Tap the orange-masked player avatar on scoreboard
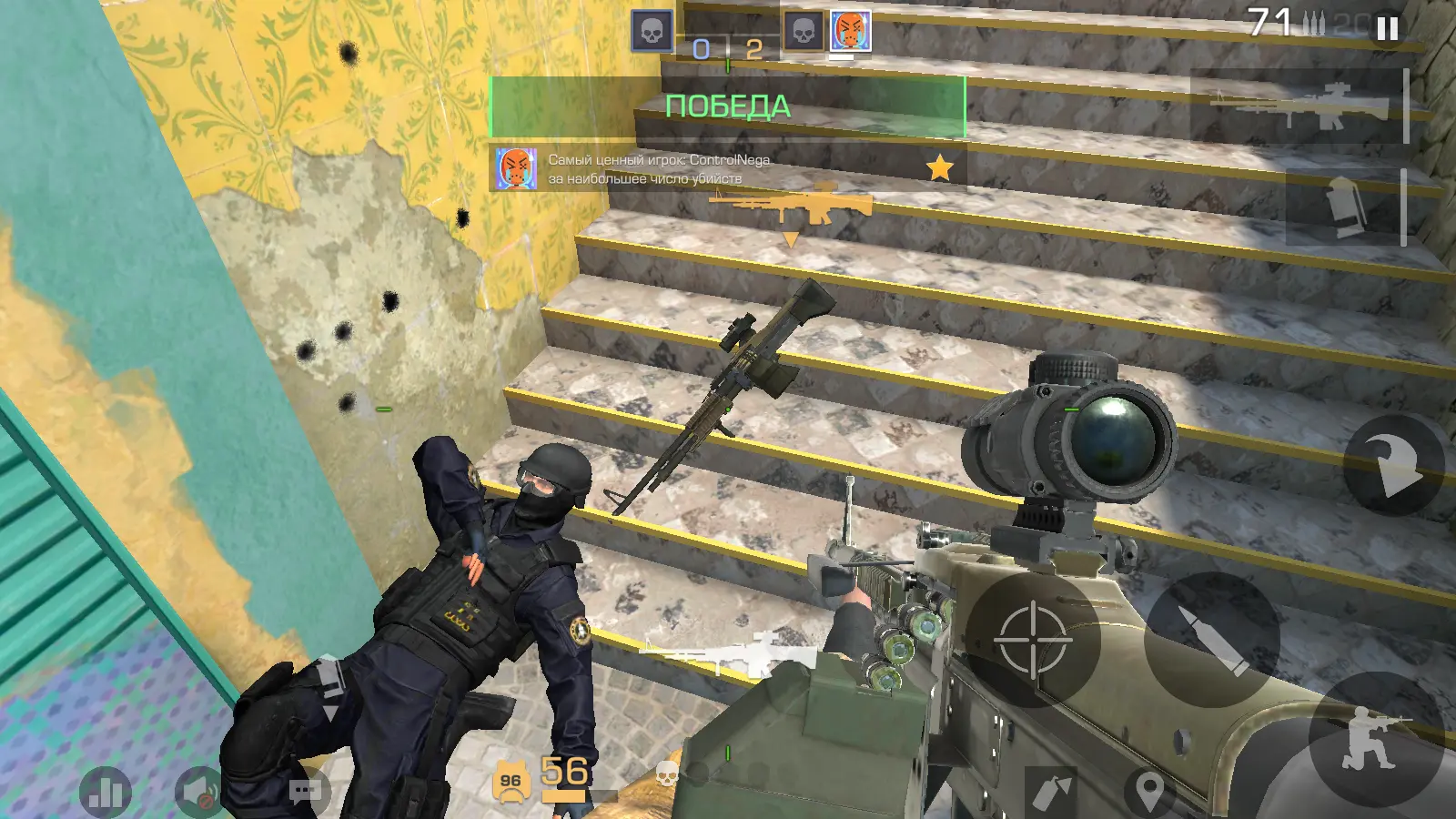This screenshot has height=819, width=1456. click(851, 32)
